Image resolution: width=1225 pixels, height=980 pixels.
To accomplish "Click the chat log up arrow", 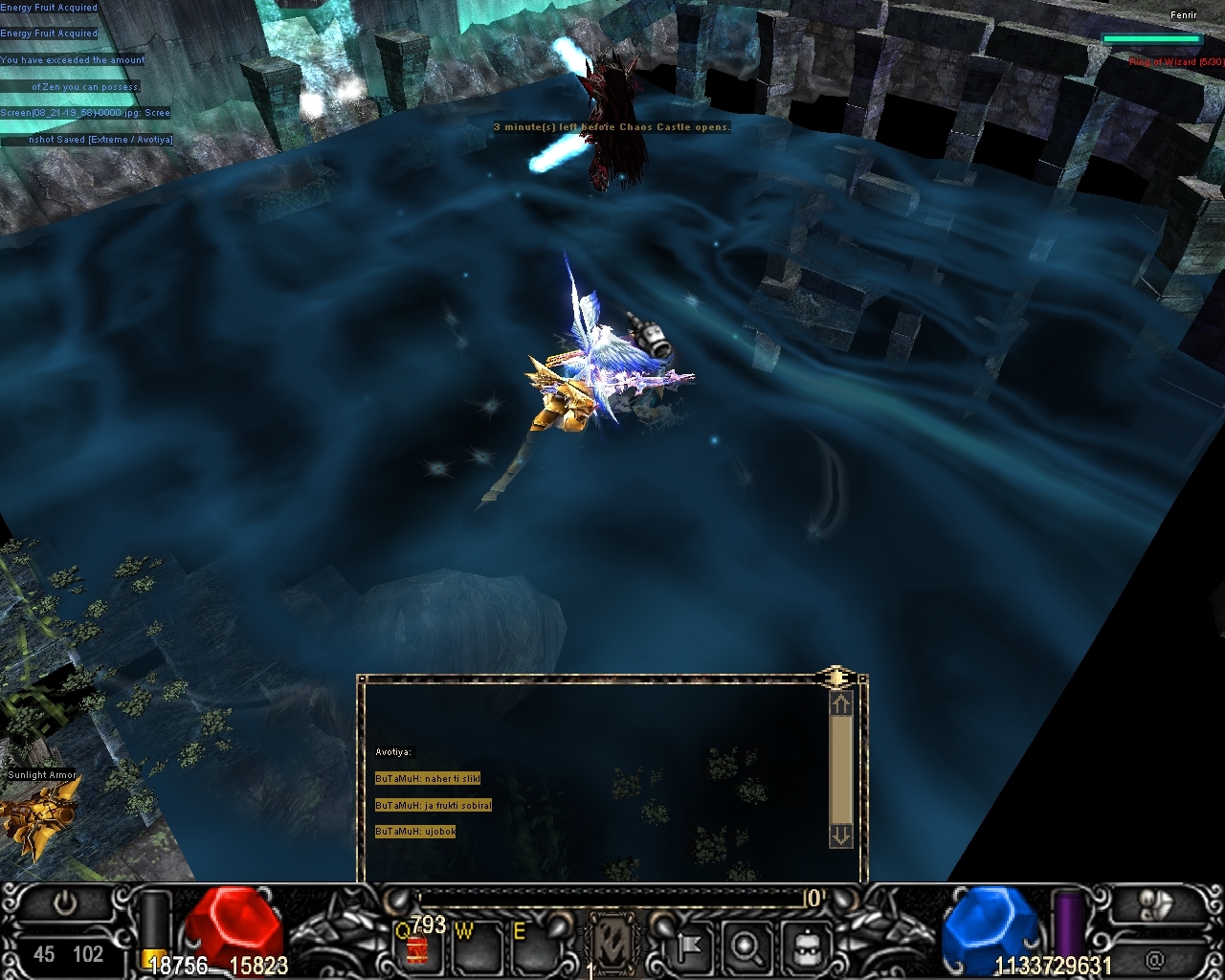I will click(840, 705).
